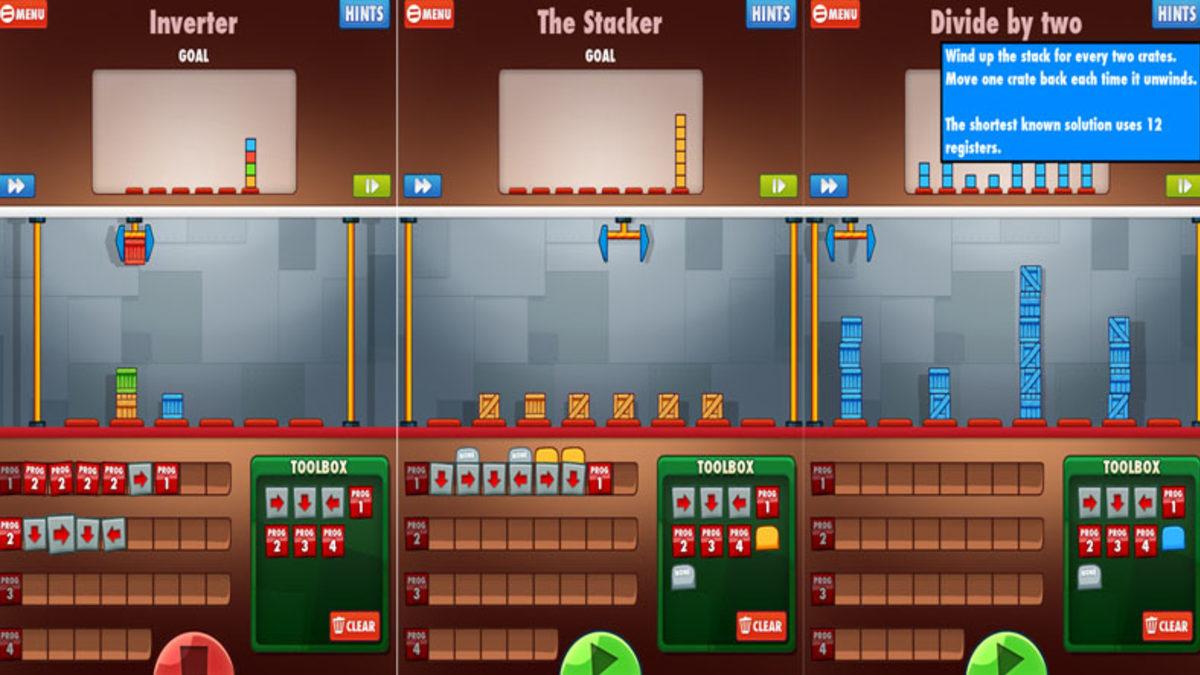The width and height of the screenshot is (1200, 675).
Task: Select down arrow command in Inverter toolbox
Action: tap(305, 501)
